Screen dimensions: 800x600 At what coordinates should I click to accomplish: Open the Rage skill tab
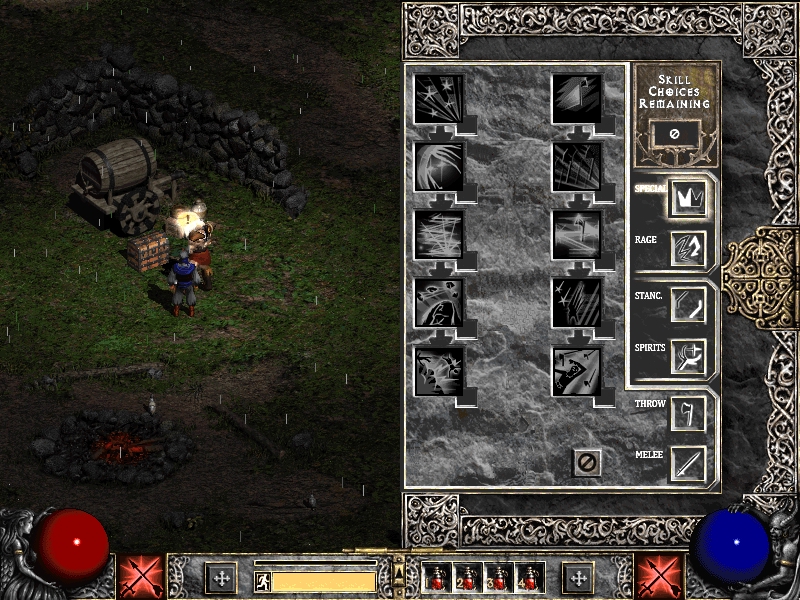[x=688, y=248]
